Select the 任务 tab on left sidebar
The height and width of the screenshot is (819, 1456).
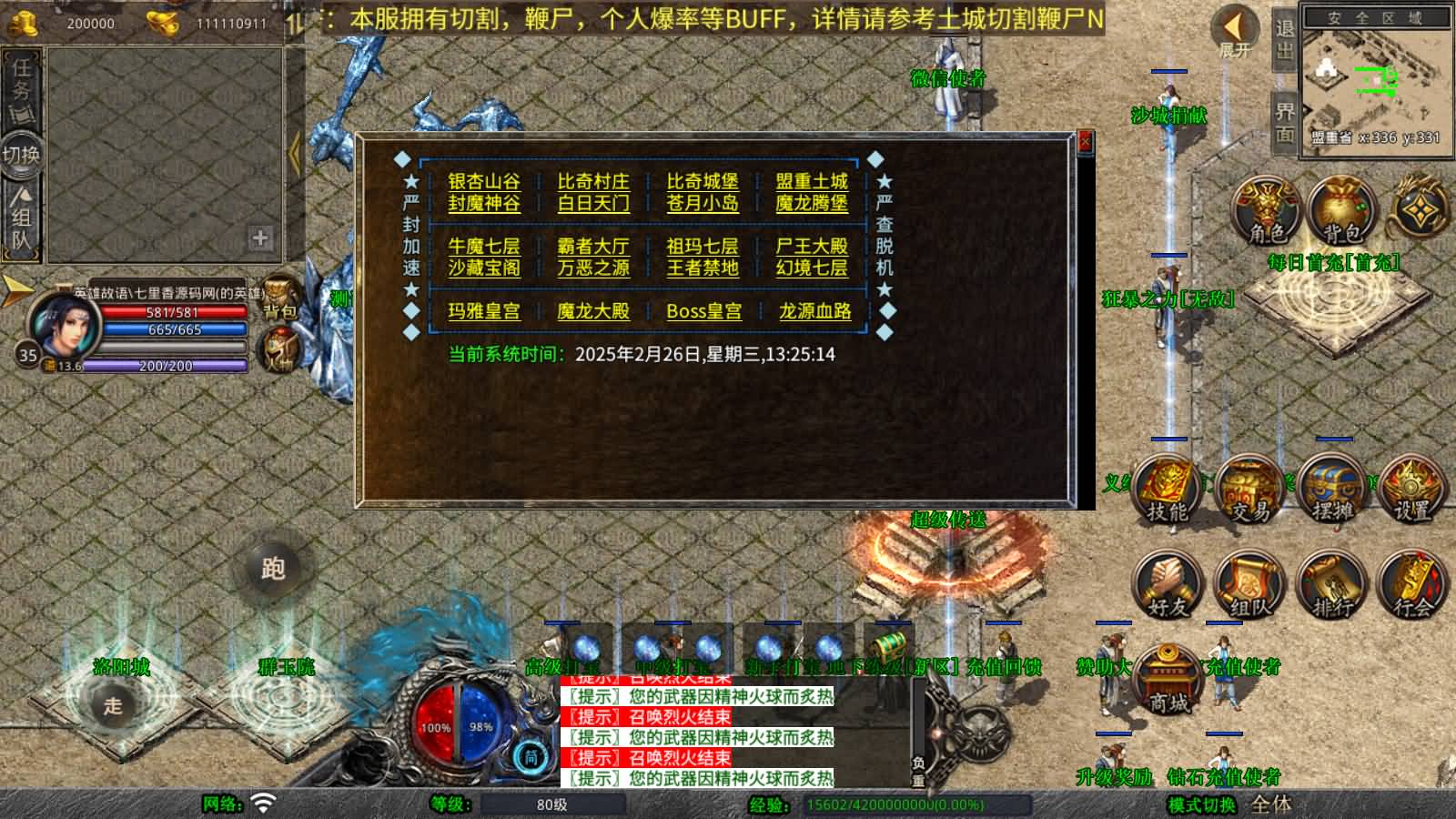coord(20,87)
